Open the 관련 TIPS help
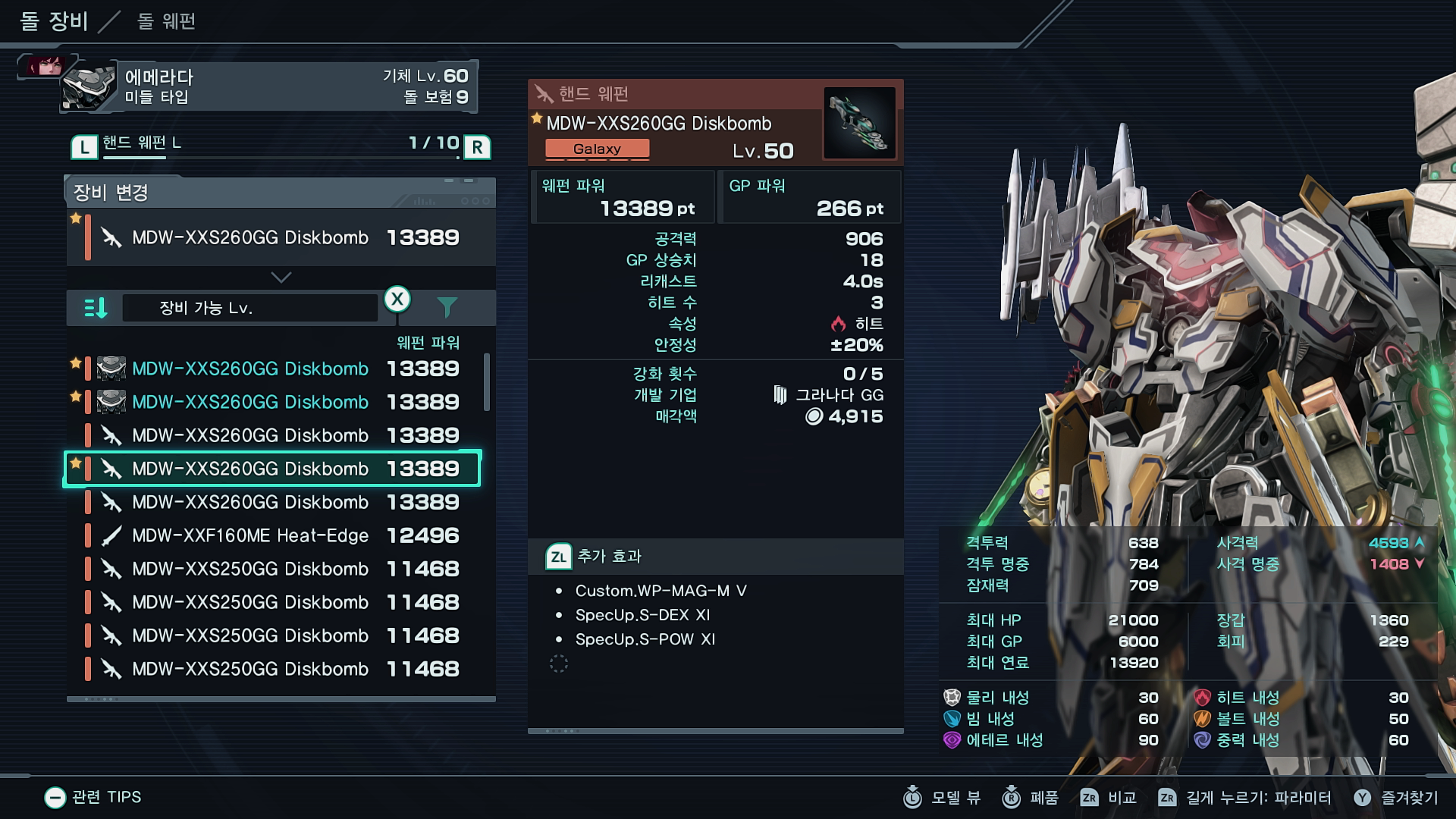 [93, 797]
